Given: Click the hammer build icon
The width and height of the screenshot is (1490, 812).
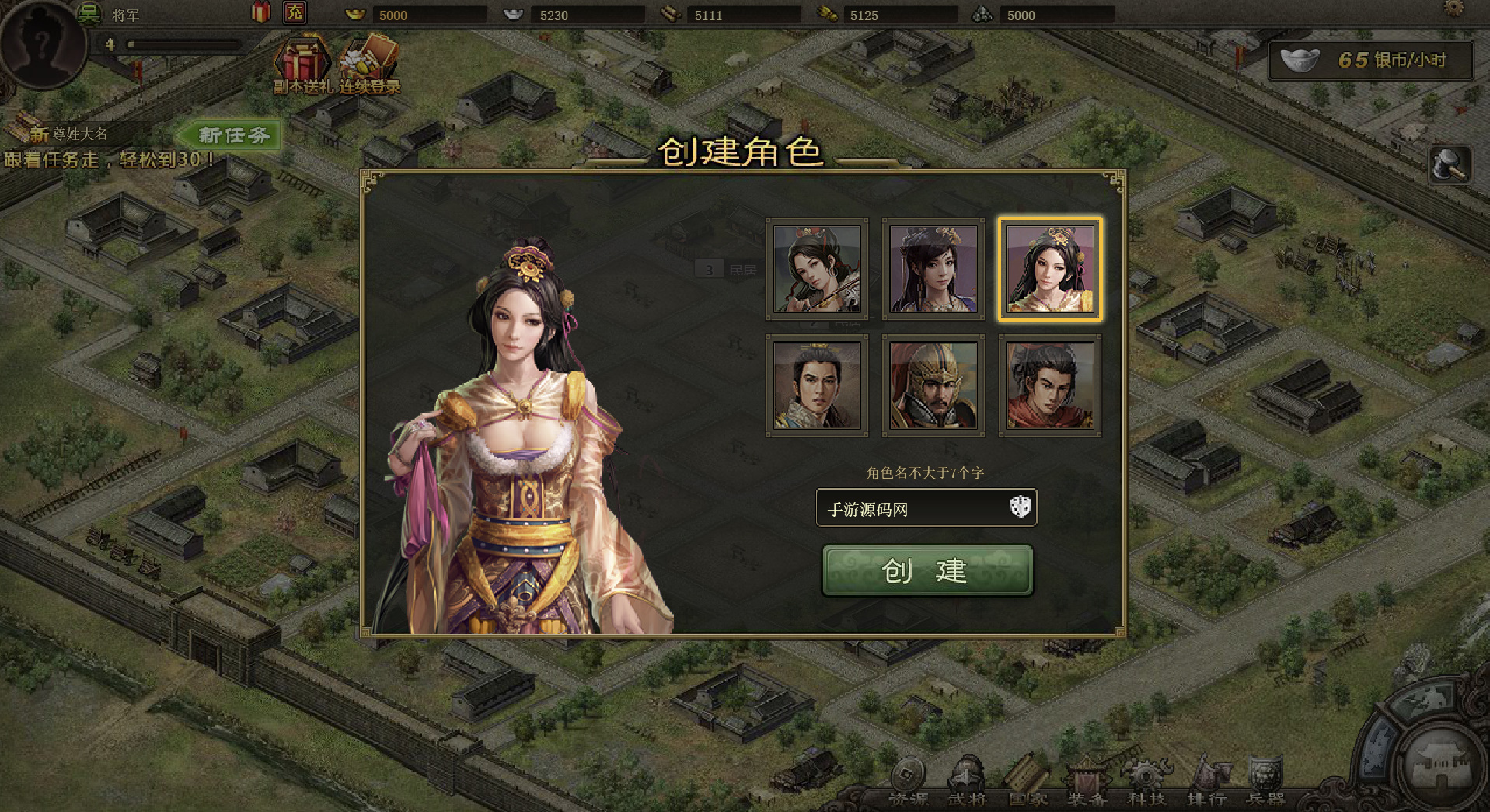Looking at the screenshot, I should click(x=1450, y=165).
